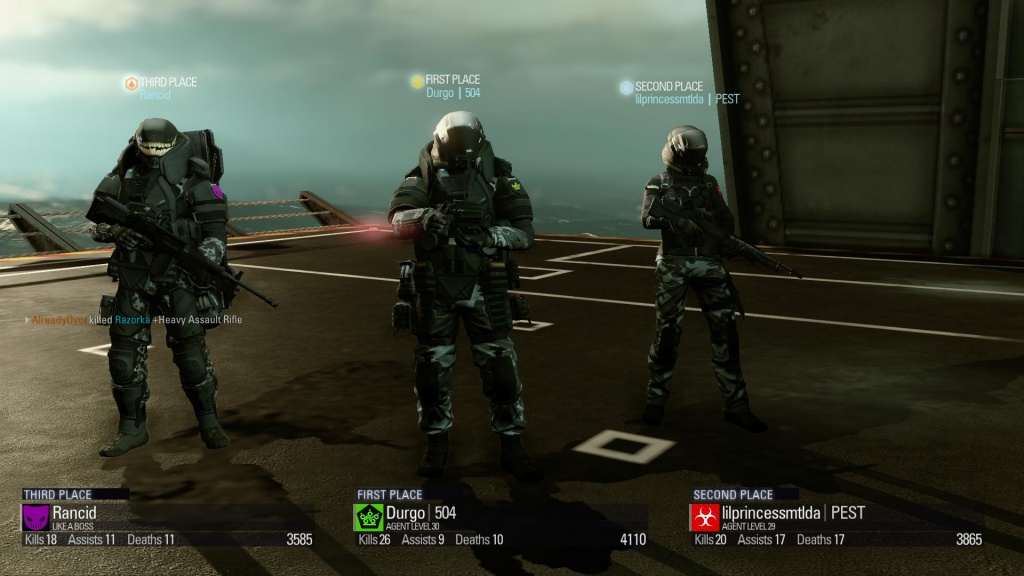Click the purple mask emblem beside Rancid

coord(35,517)
